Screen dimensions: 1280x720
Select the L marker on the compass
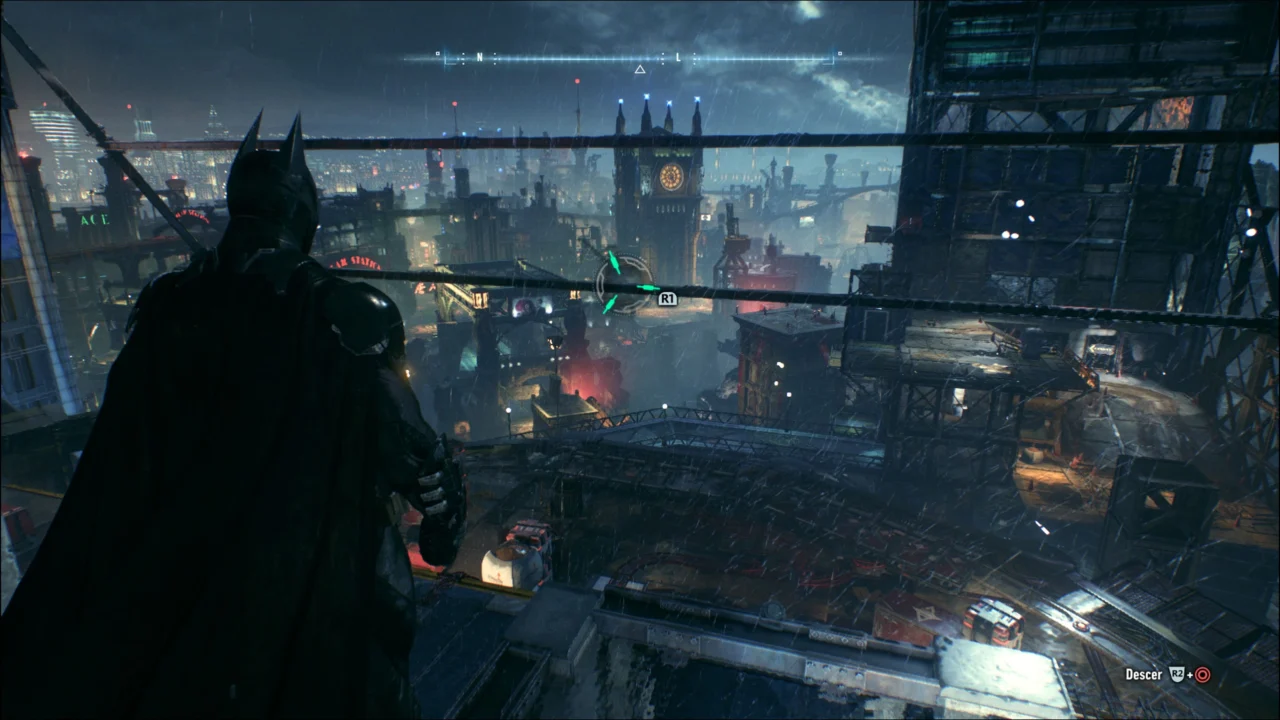pyautogui.click(x=678, y=56)
